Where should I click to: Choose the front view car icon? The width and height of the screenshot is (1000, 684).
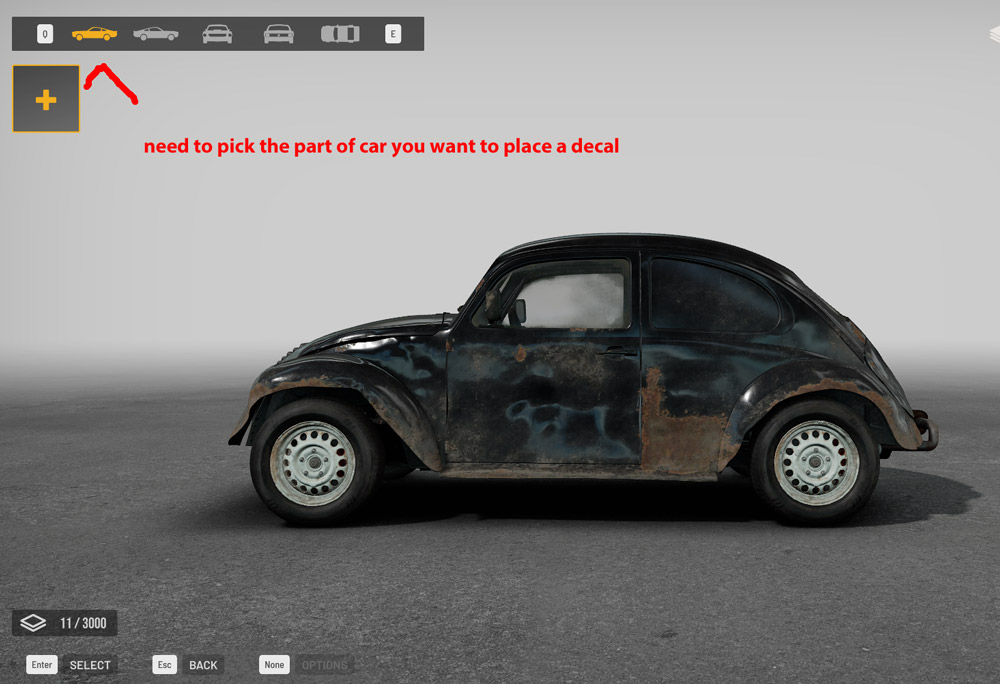(217, 34)
